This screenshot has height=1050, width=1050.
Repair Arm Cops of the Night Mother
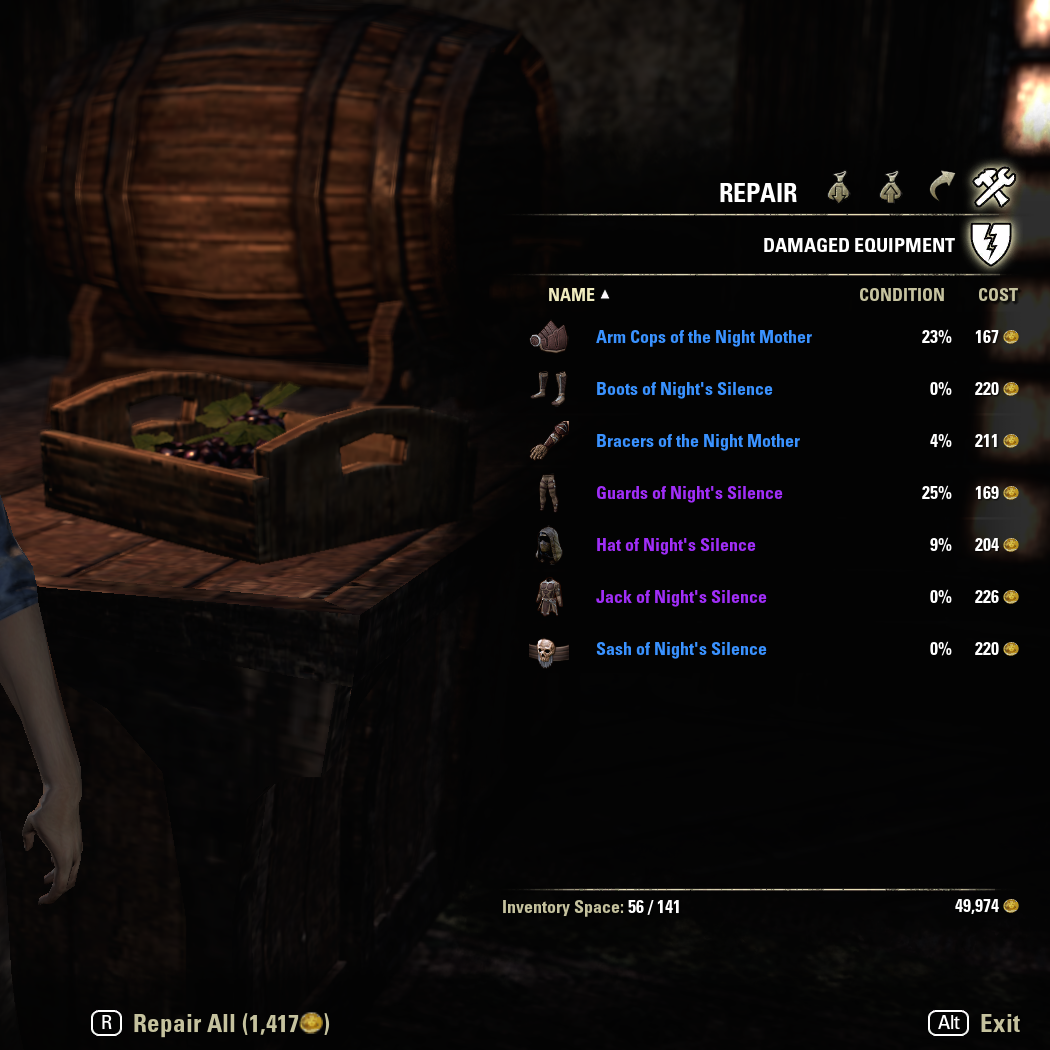click(704, 337)
